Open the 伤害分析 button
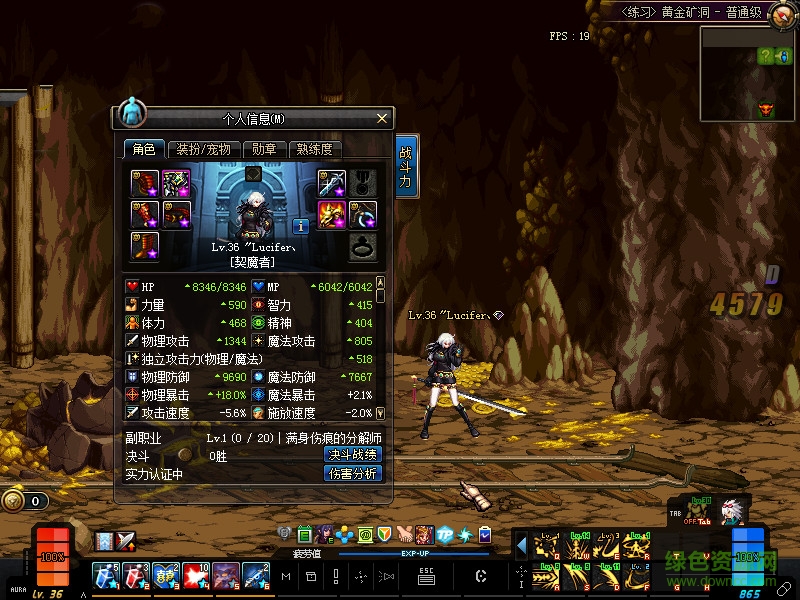 coord(353,473)
